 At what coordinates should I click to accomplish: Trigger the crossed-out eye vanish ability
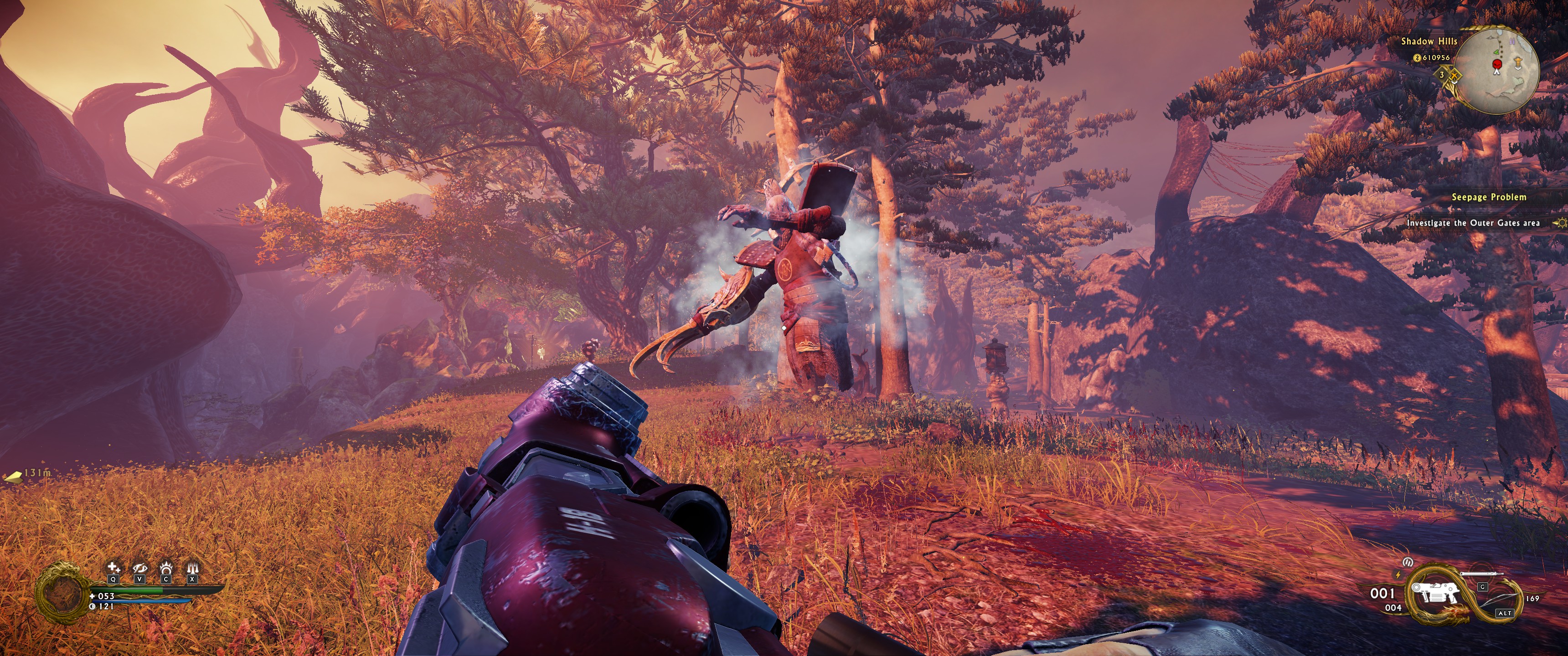[139, 569]
